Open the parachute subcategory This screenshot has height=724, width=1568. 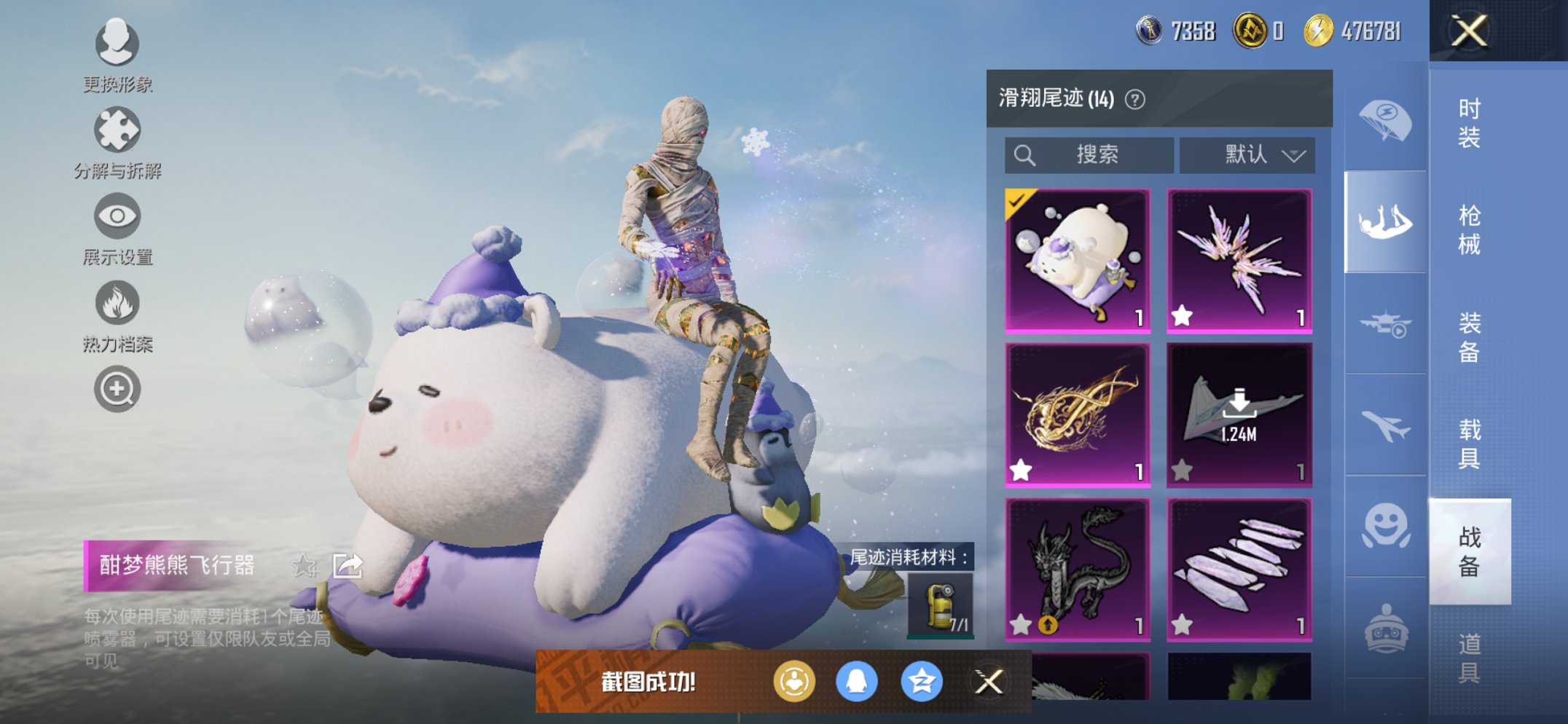pyautogui.click(x=1384, y=121)
